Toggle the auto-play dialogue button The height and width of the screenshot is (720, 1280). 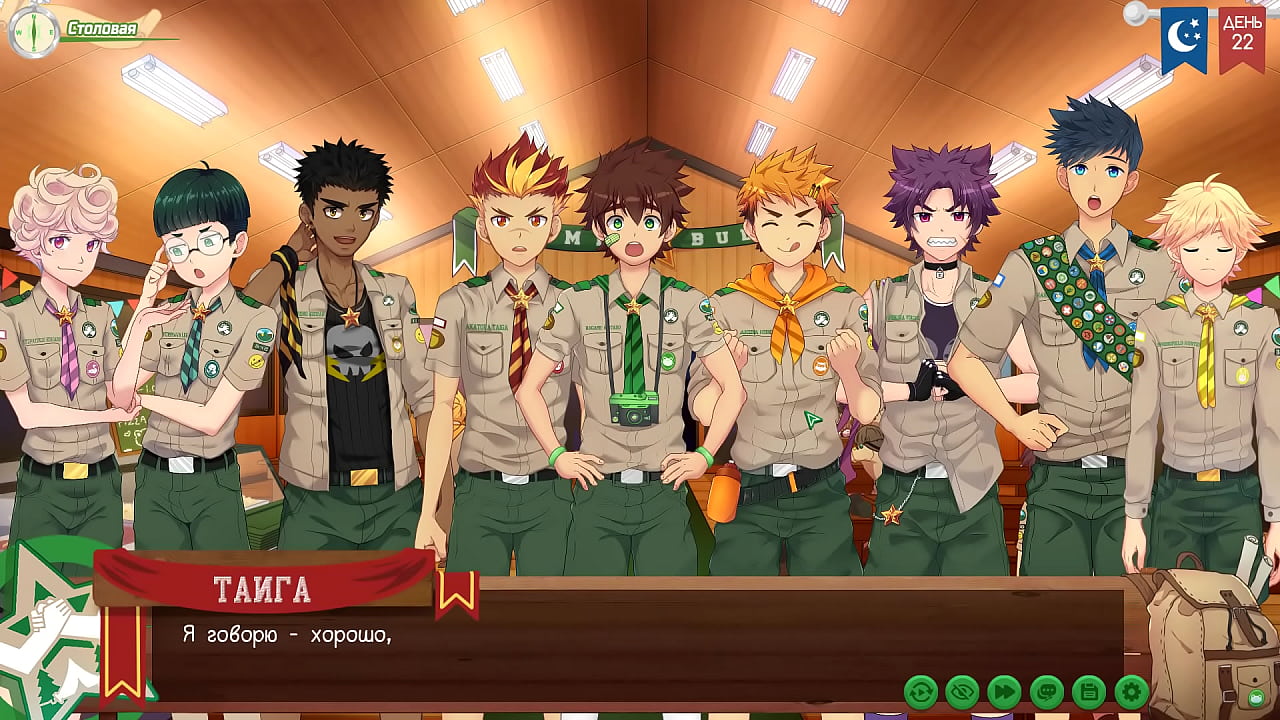point(920,691)
